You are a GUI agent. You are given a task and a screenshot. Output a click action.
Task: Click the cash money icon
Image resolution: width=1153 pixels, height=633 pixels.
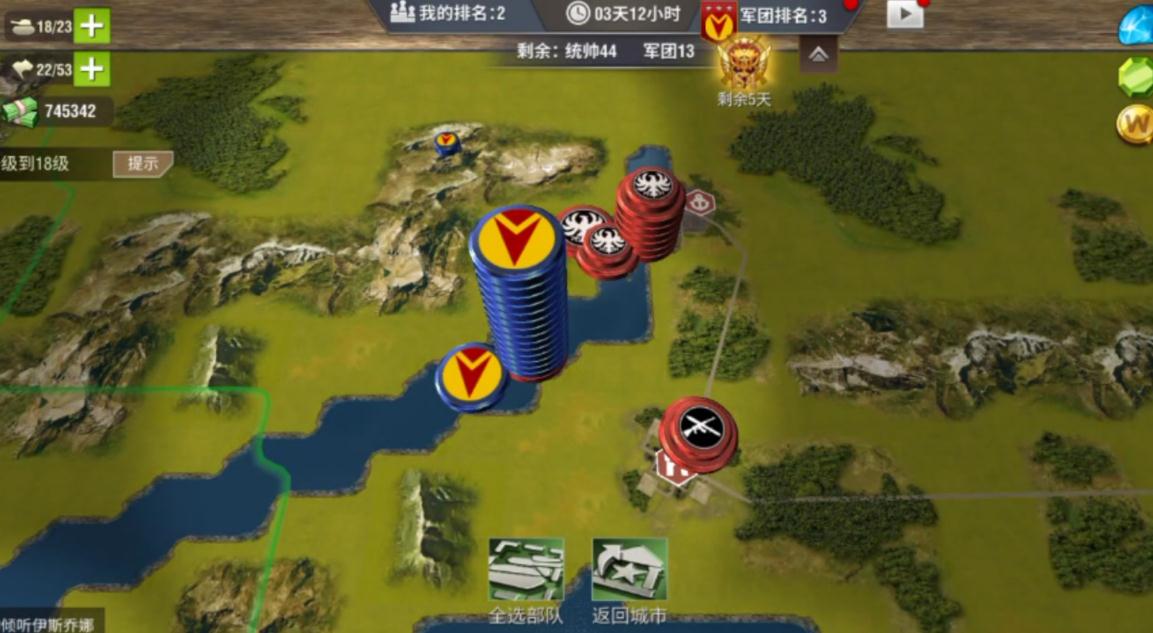point(19,111)
